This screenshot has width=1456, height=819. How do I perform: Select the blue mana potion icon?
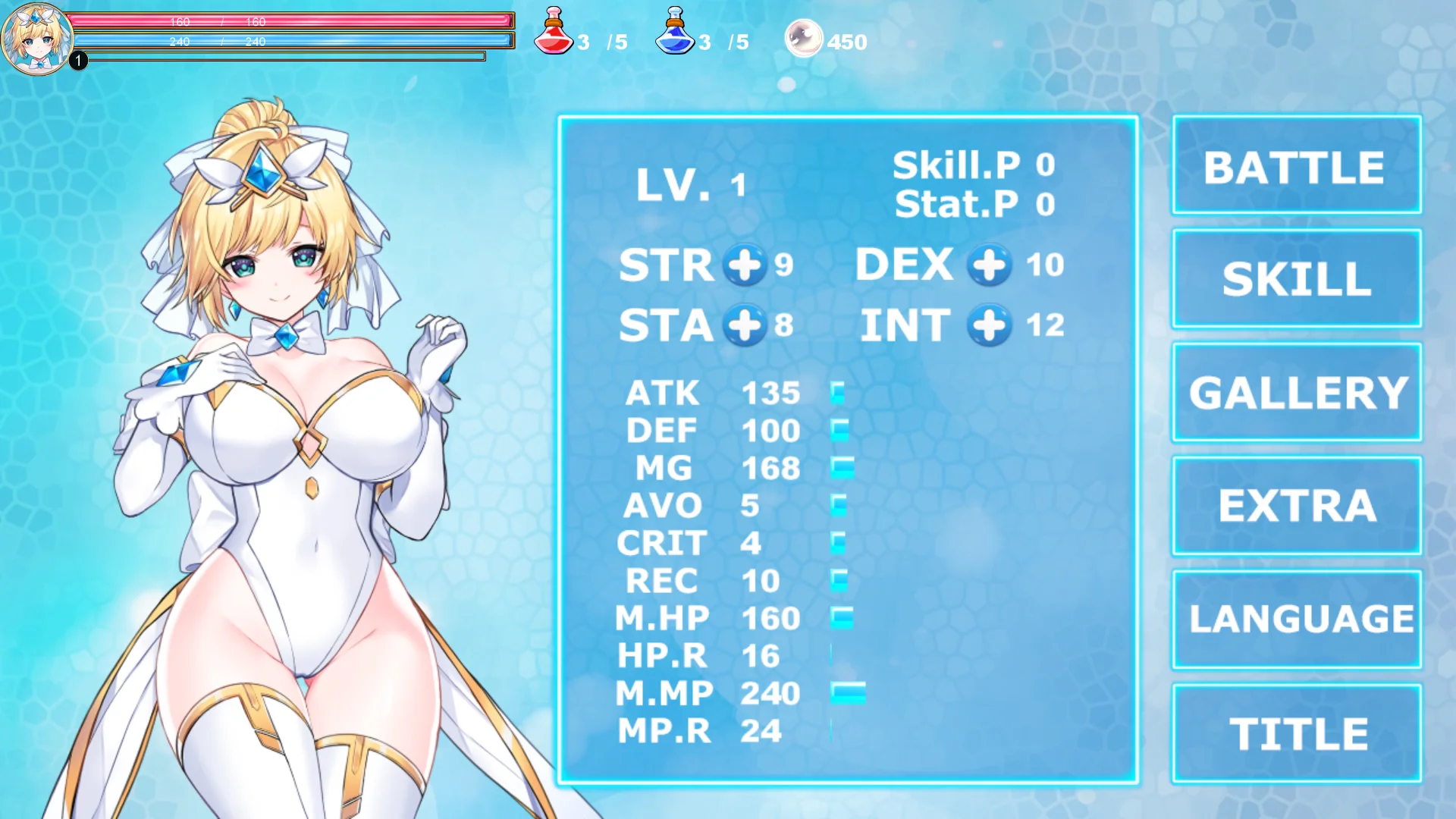[x=674, y=32]
